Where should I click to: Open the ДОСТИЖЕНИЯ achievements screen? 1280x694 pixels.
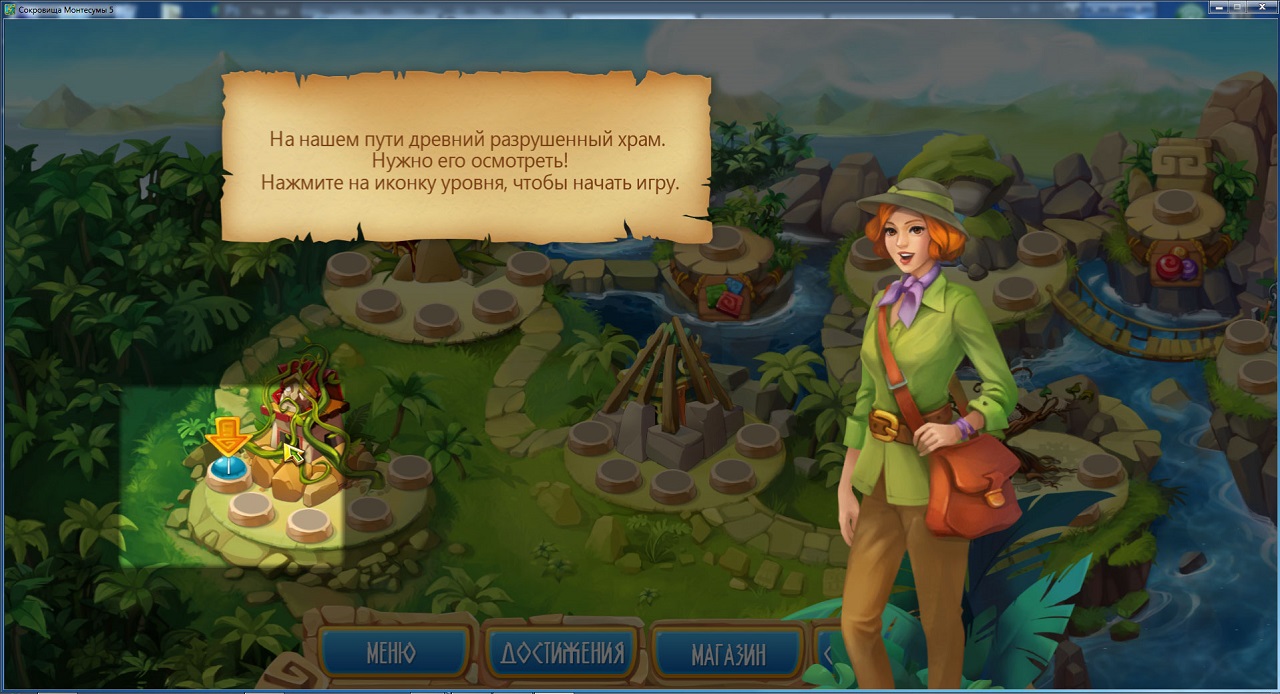point(562,654)
